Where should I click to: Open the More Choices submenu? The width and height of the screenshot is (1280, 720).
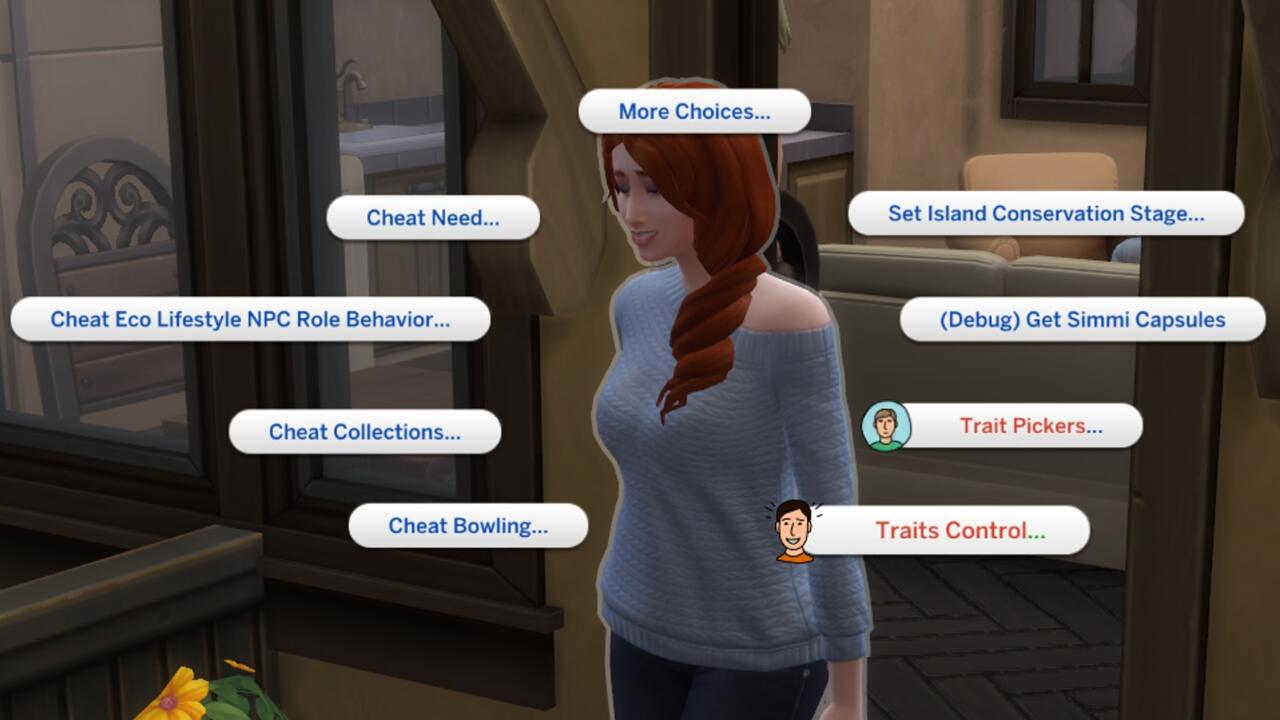tap(693, 112)
